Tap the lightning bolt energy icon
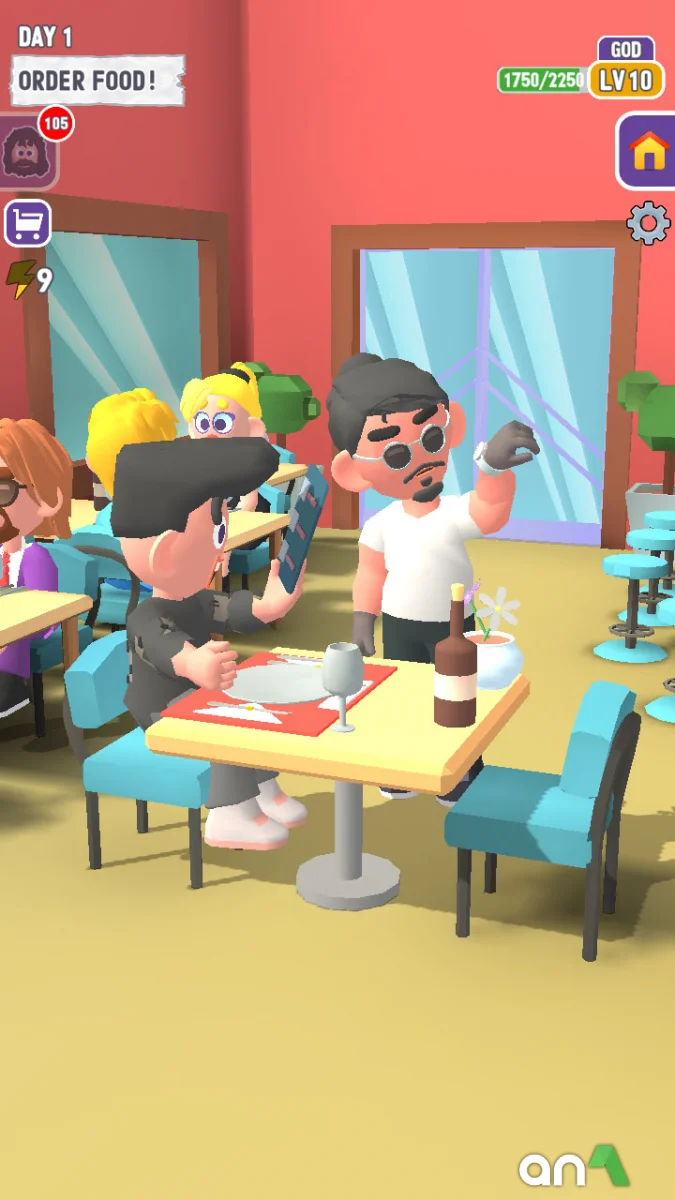The width and height of the screenshot is (675, 1200). pos(19,280)
